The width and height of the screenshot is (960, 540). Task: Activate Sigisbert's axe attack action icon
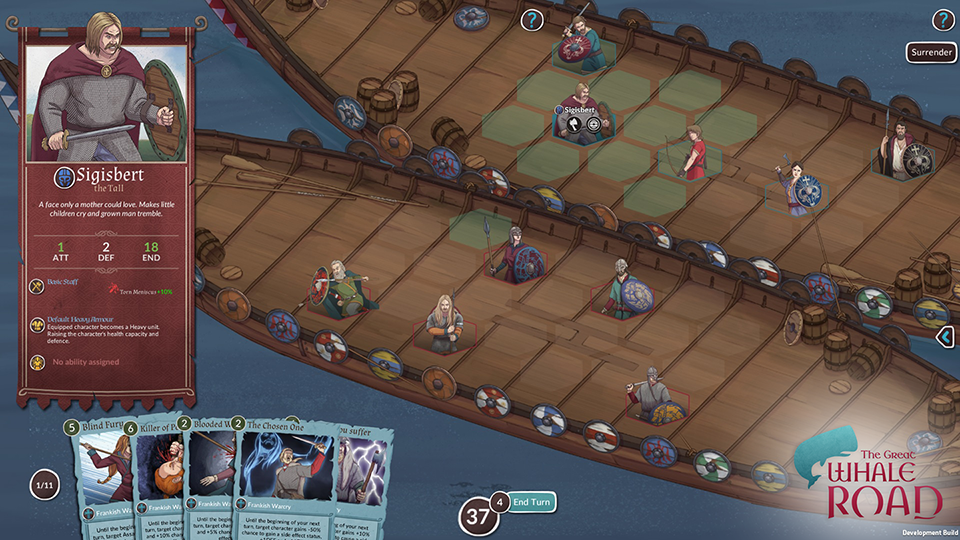(x=576, y=124)
